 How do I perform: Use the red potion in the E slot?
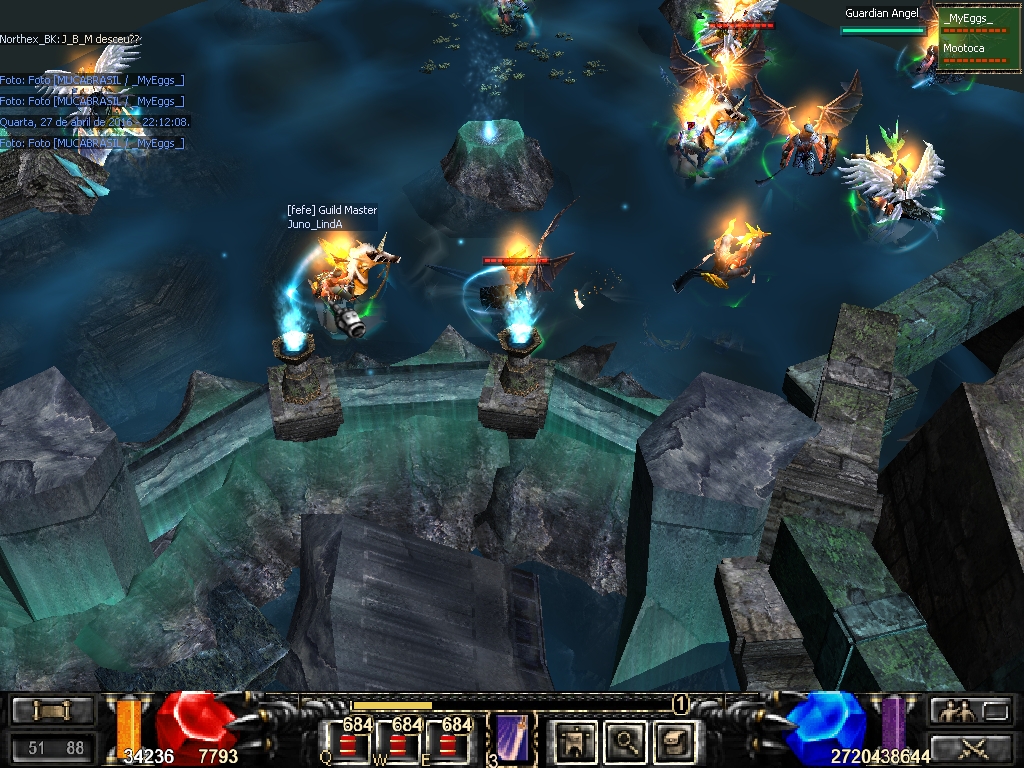pos(448,744)
